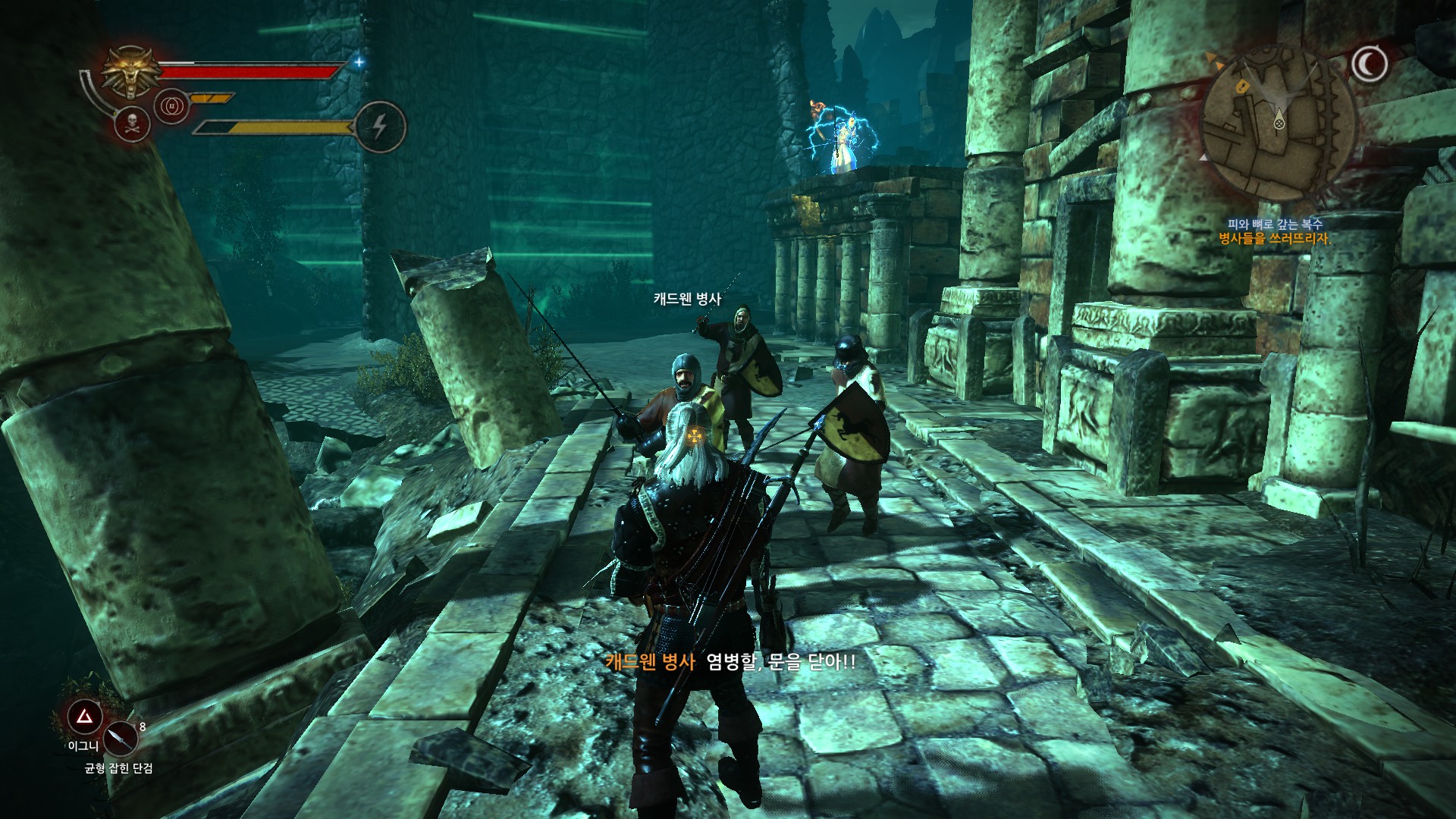Select the skull toxicity icon
The width and height of the screenshot is (1456, 819).
pyautogui.click(x=133, y=124)
